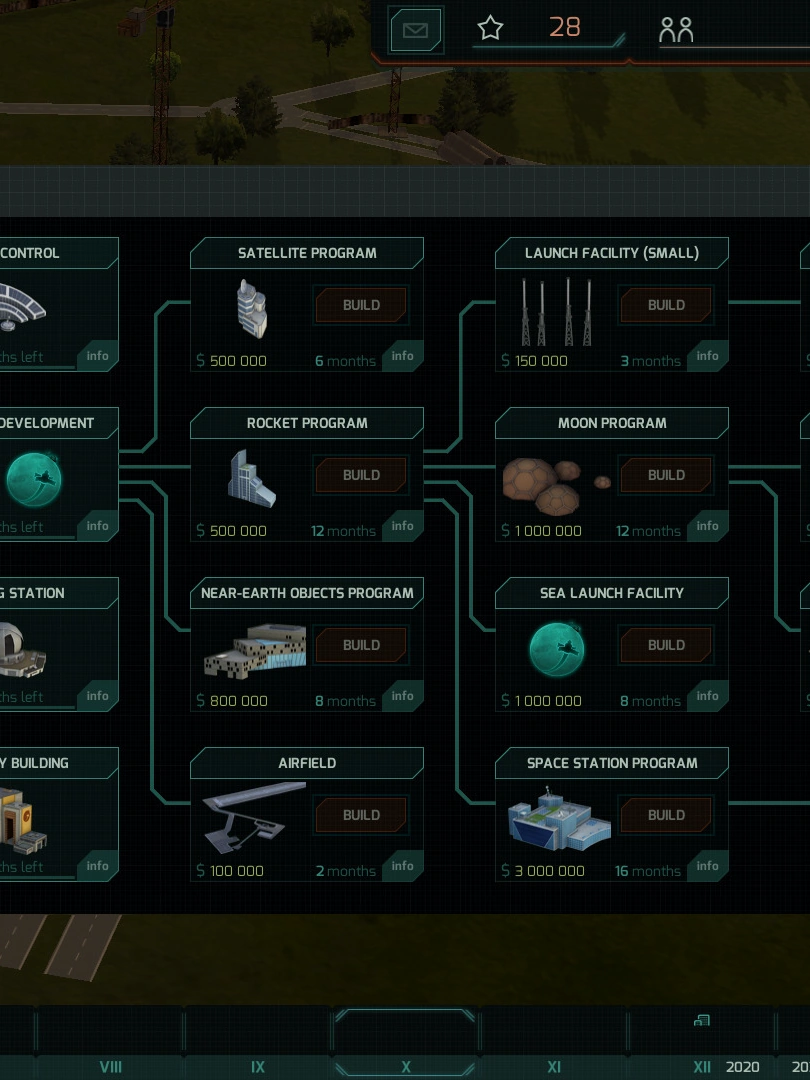Build the Sea Launch Facility
This screenshot has width=810, height=1080.
[x=666, y=645]
